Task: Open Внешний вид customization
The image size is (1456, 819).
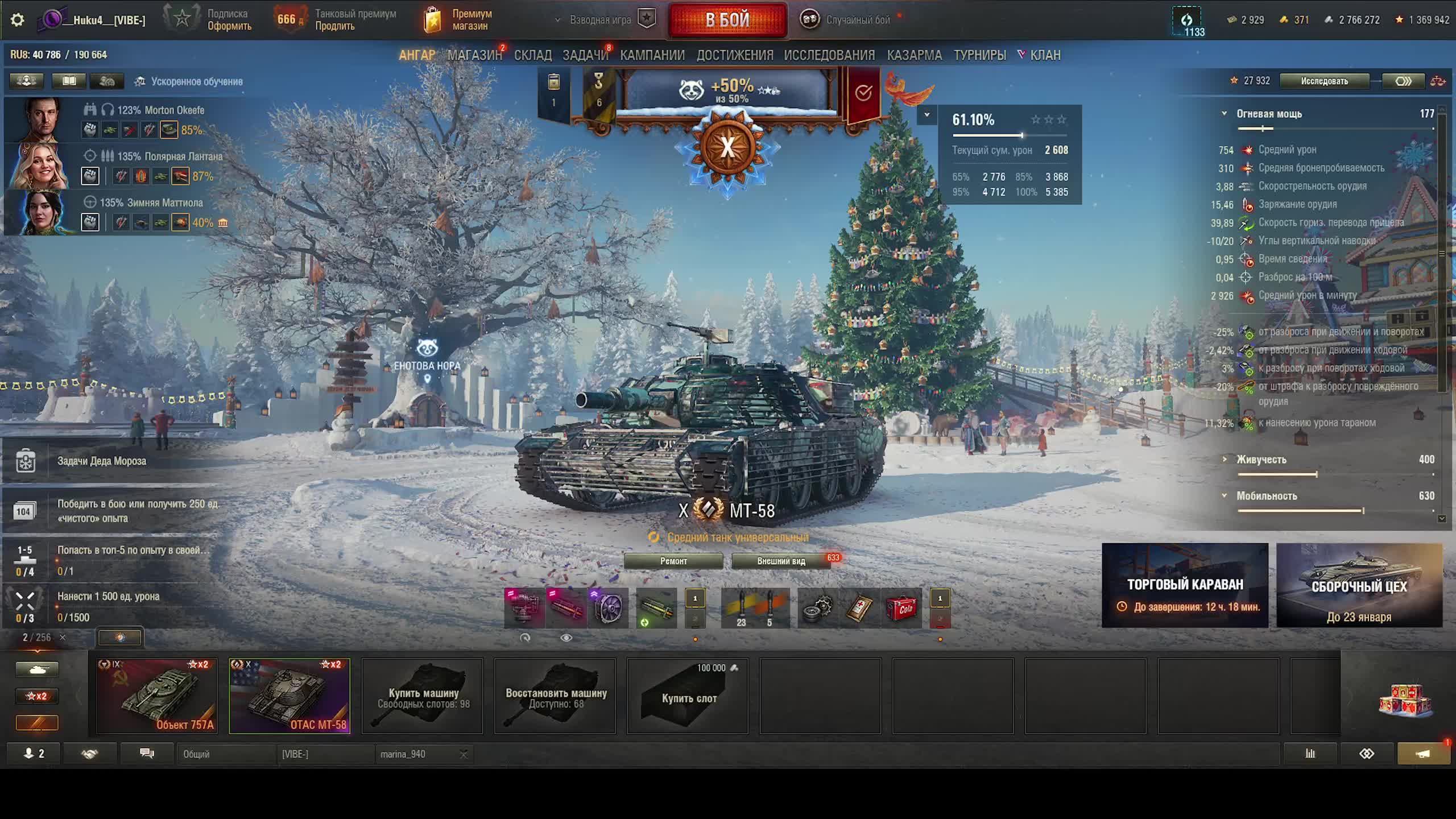Action: (781, 561)
